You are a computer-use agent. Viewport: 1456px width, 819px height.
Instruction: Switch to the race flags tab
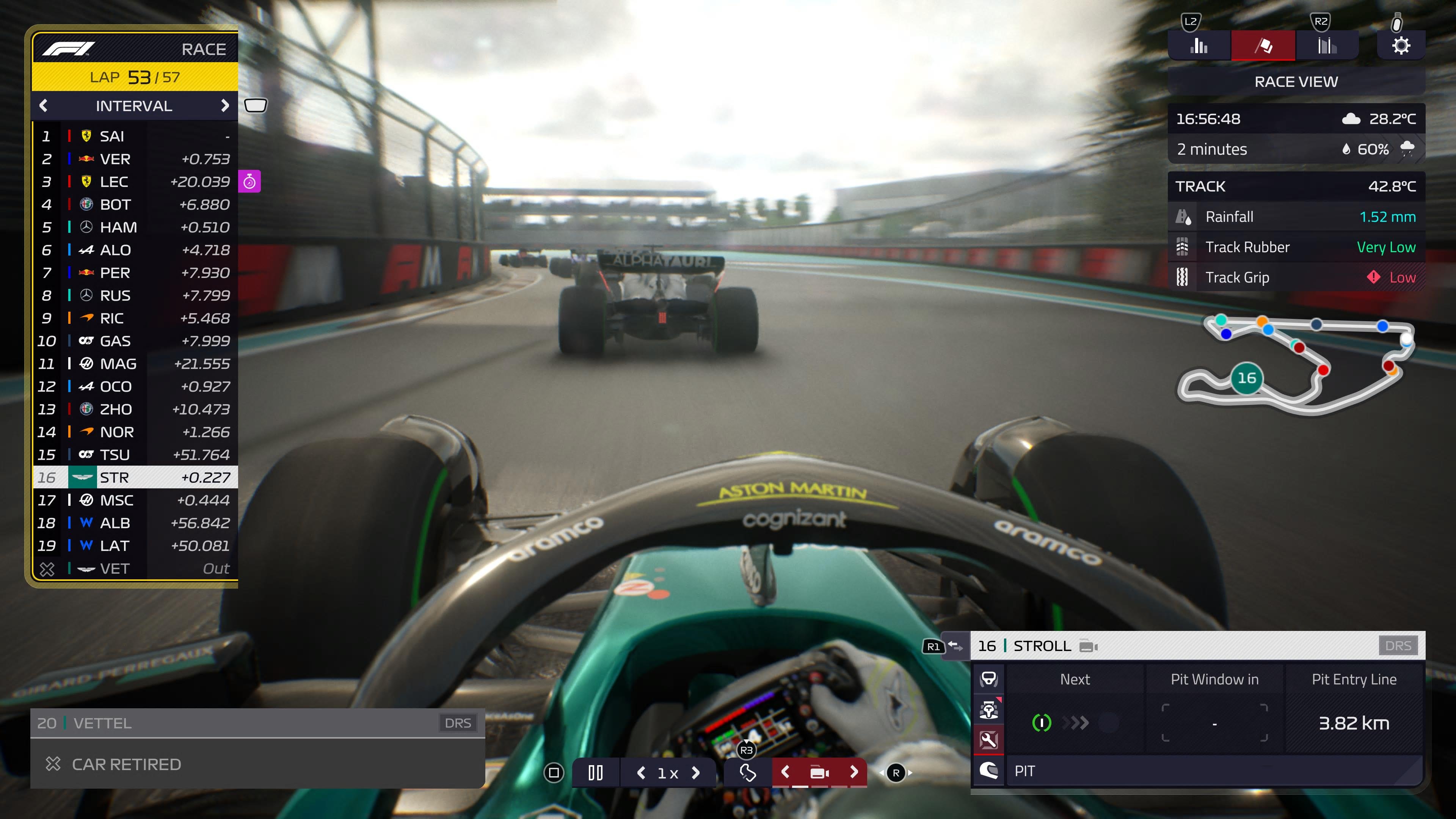1263,45
